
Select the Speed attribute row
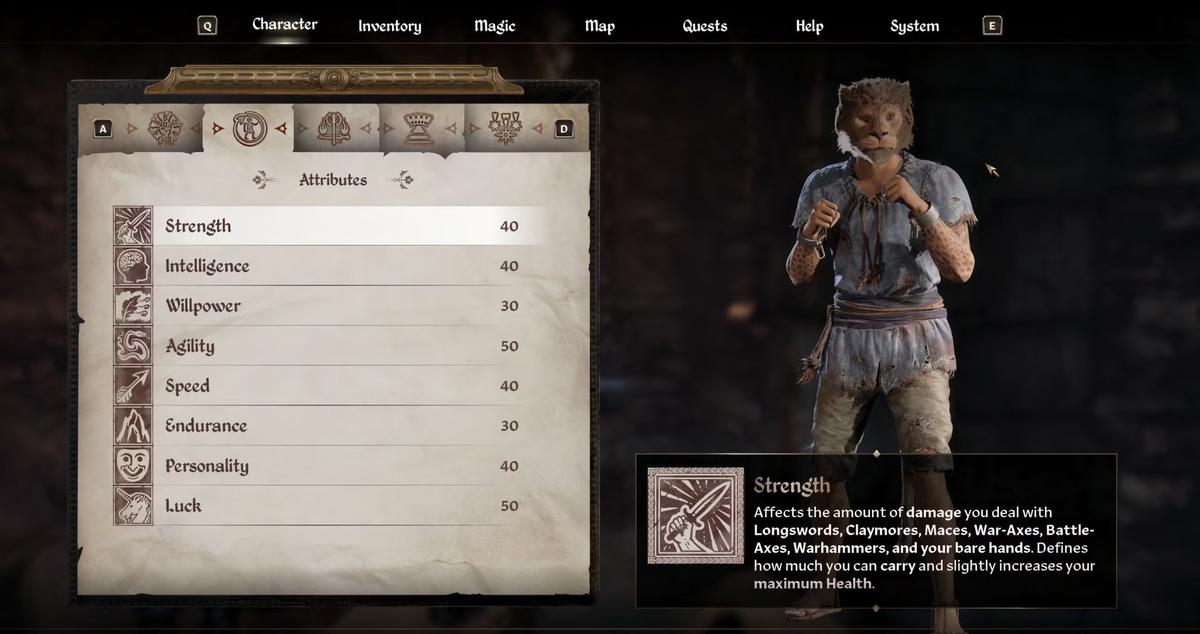pyautogui.click(x=330, y=386)
